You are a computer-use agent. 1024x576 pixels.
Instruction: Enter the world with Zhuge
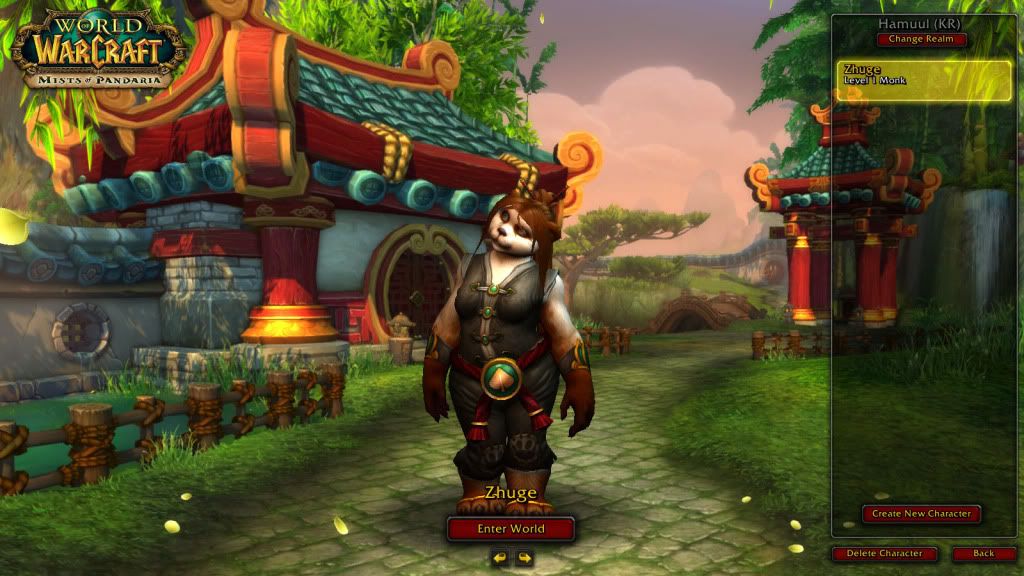tap(511, 529)
